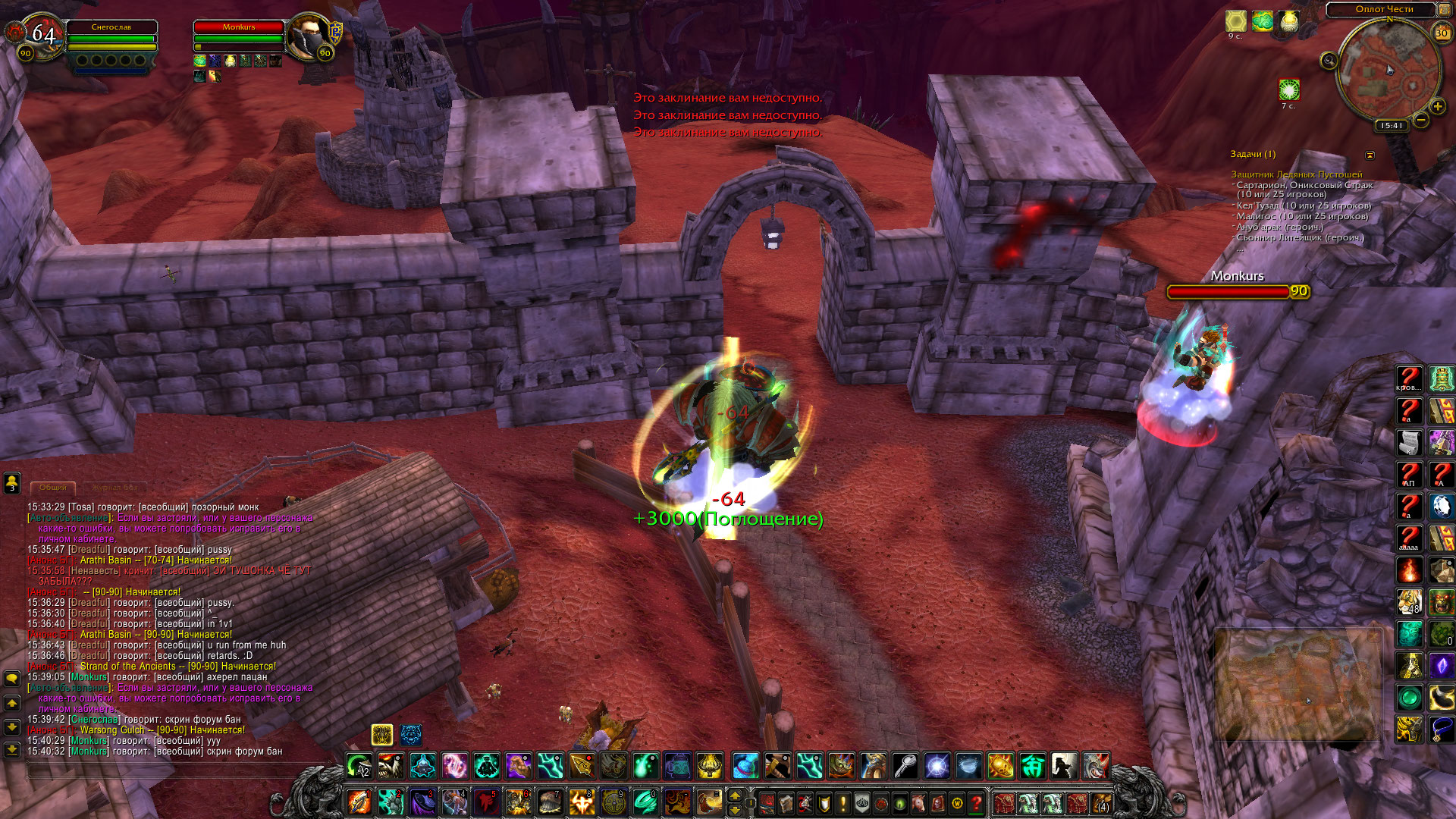This screenshot has height=819, width=1456.
Task: Use the green swirl ability bound to 0
Action: point(645,802)
